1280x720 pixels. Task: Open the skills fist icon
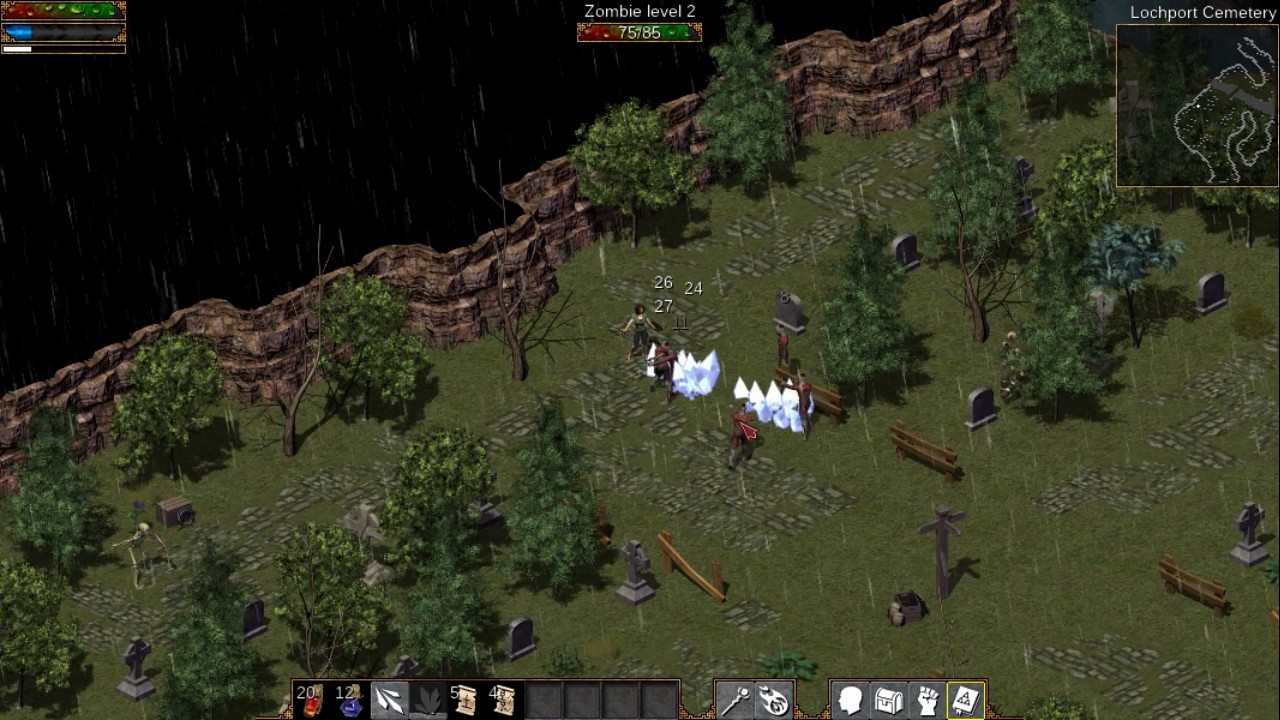point(928,700)
